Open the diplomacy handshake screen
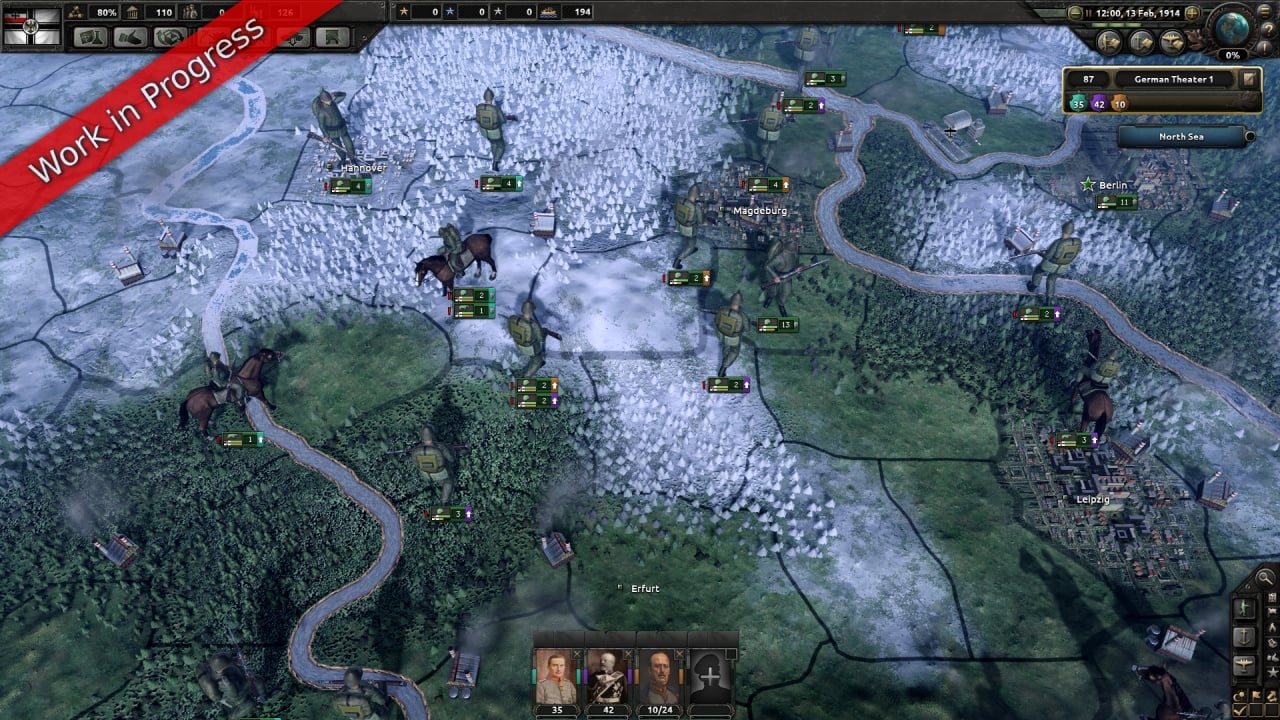The height and width of the screenshot is (720, 1280). click(131, 37)
